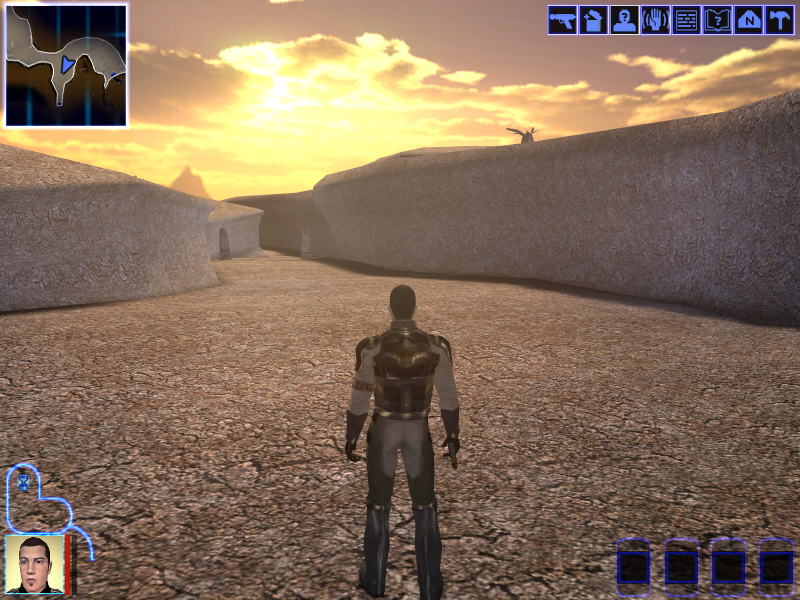Screen dimensions: 800x600
Task: Open the Inventory box icon
Action: coord(593,20)
